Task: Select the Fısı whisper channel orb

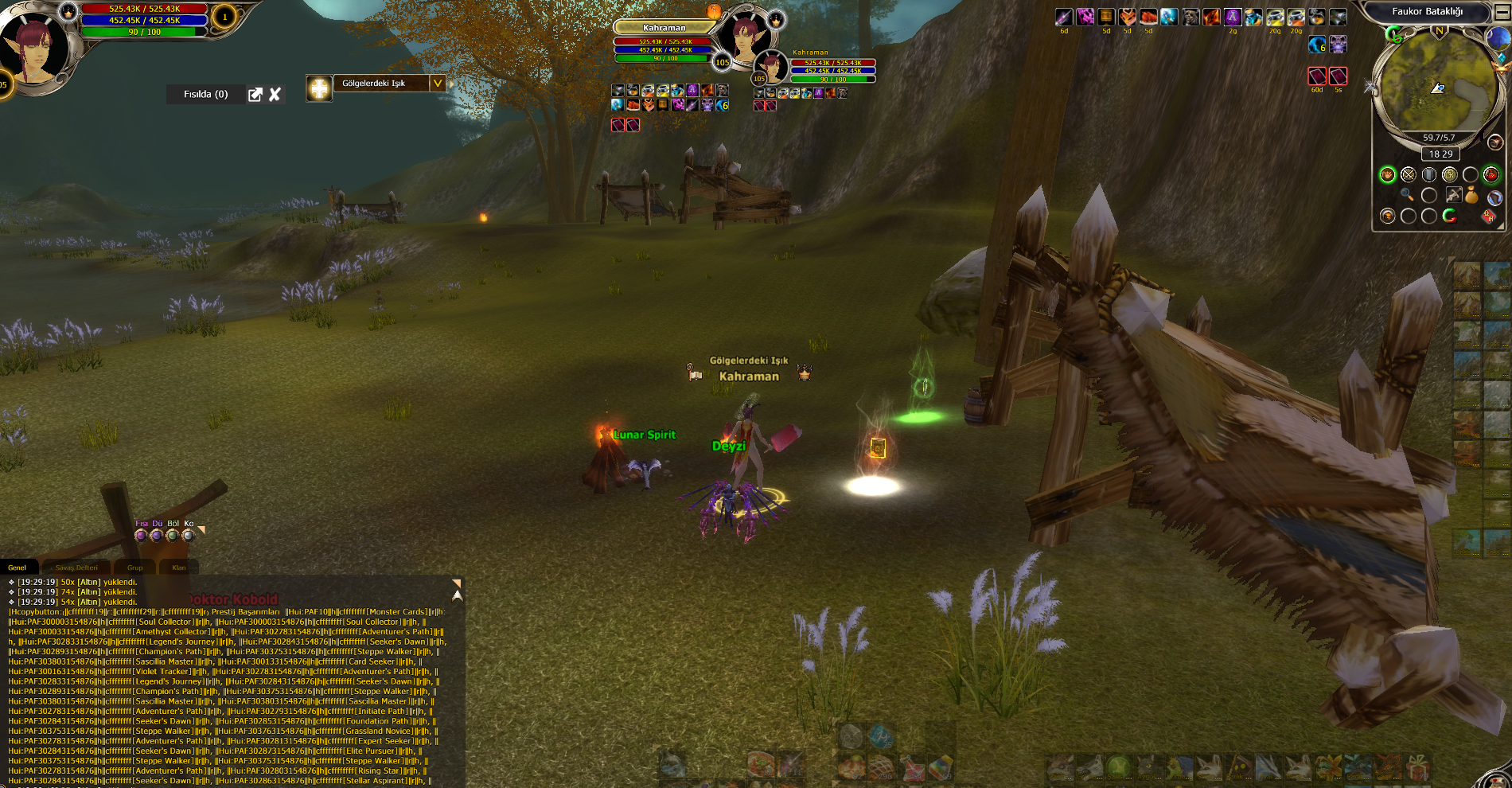Action: click(141, 536)
